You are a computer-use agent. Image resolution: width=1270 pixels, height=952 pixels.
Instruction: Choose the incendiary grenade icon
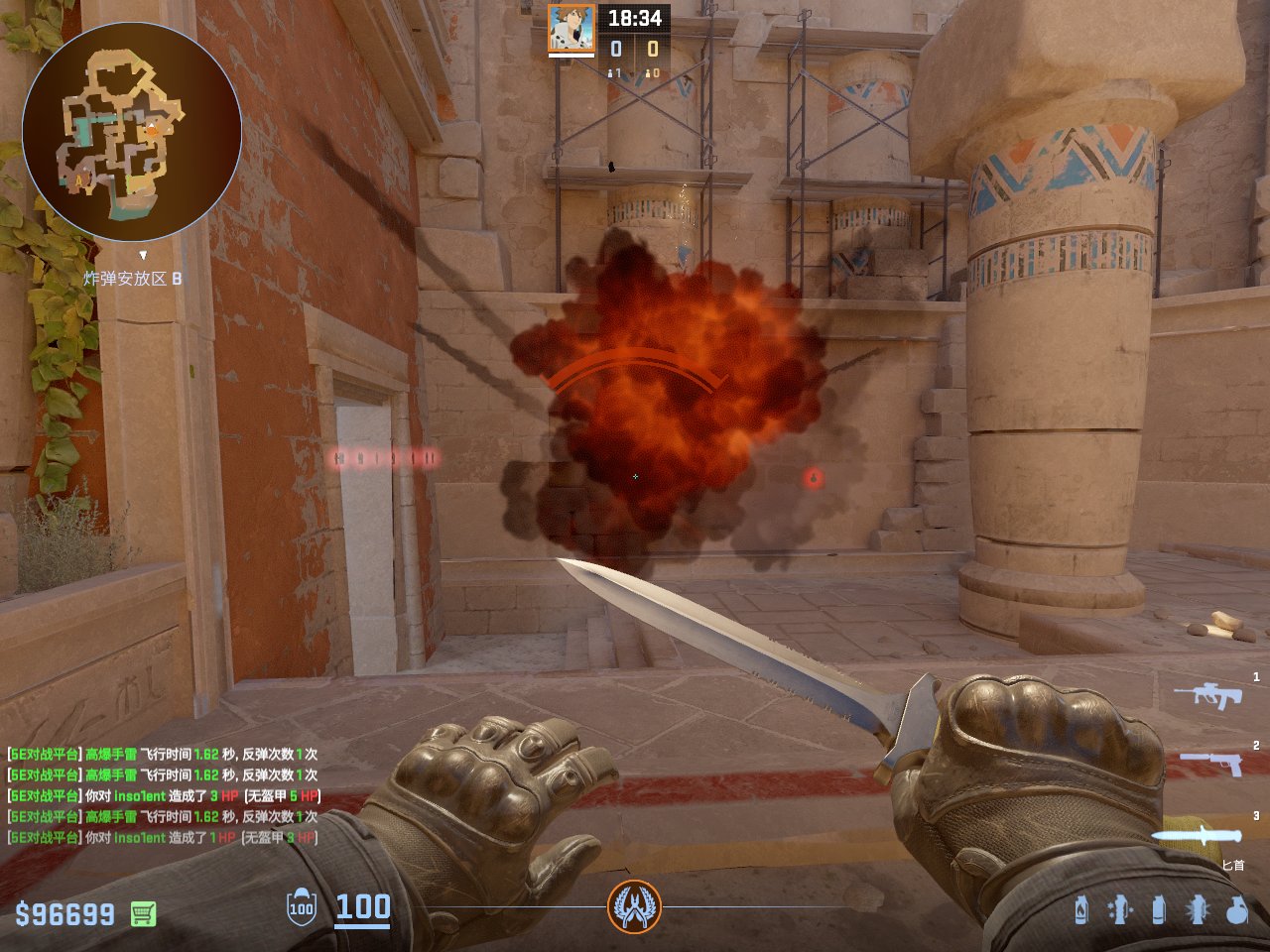(1081, 908)
